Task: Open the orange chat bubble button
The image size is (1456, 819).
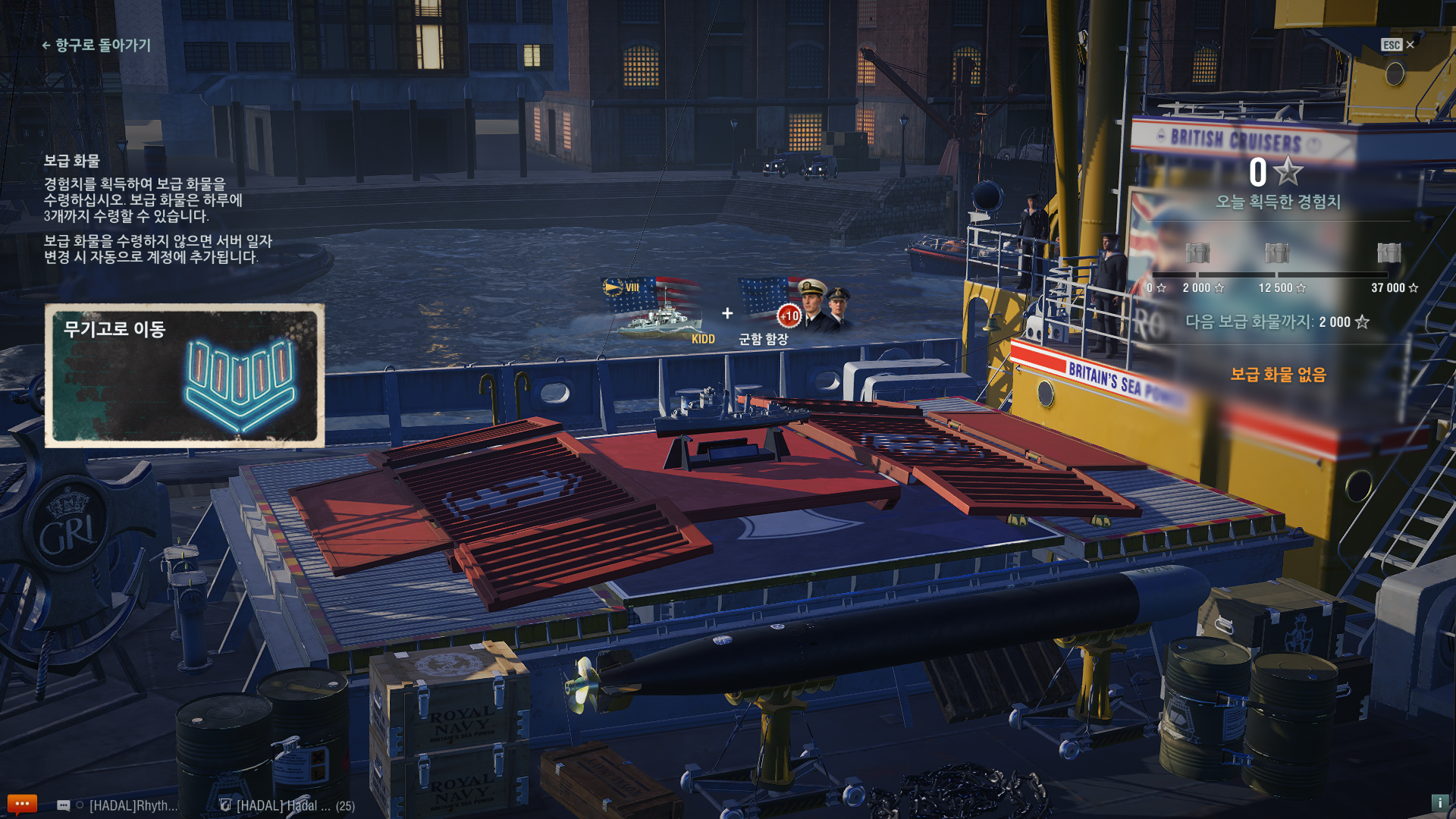Action: coord(21,804)
